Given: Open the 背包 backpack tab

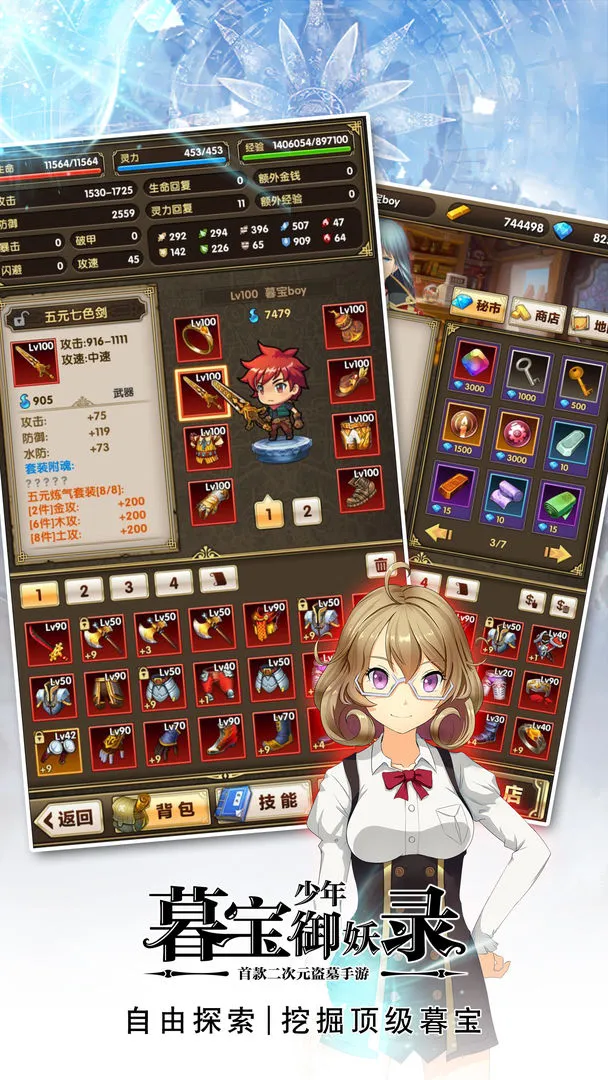Looking at the screenshot, I should point(161,810).
